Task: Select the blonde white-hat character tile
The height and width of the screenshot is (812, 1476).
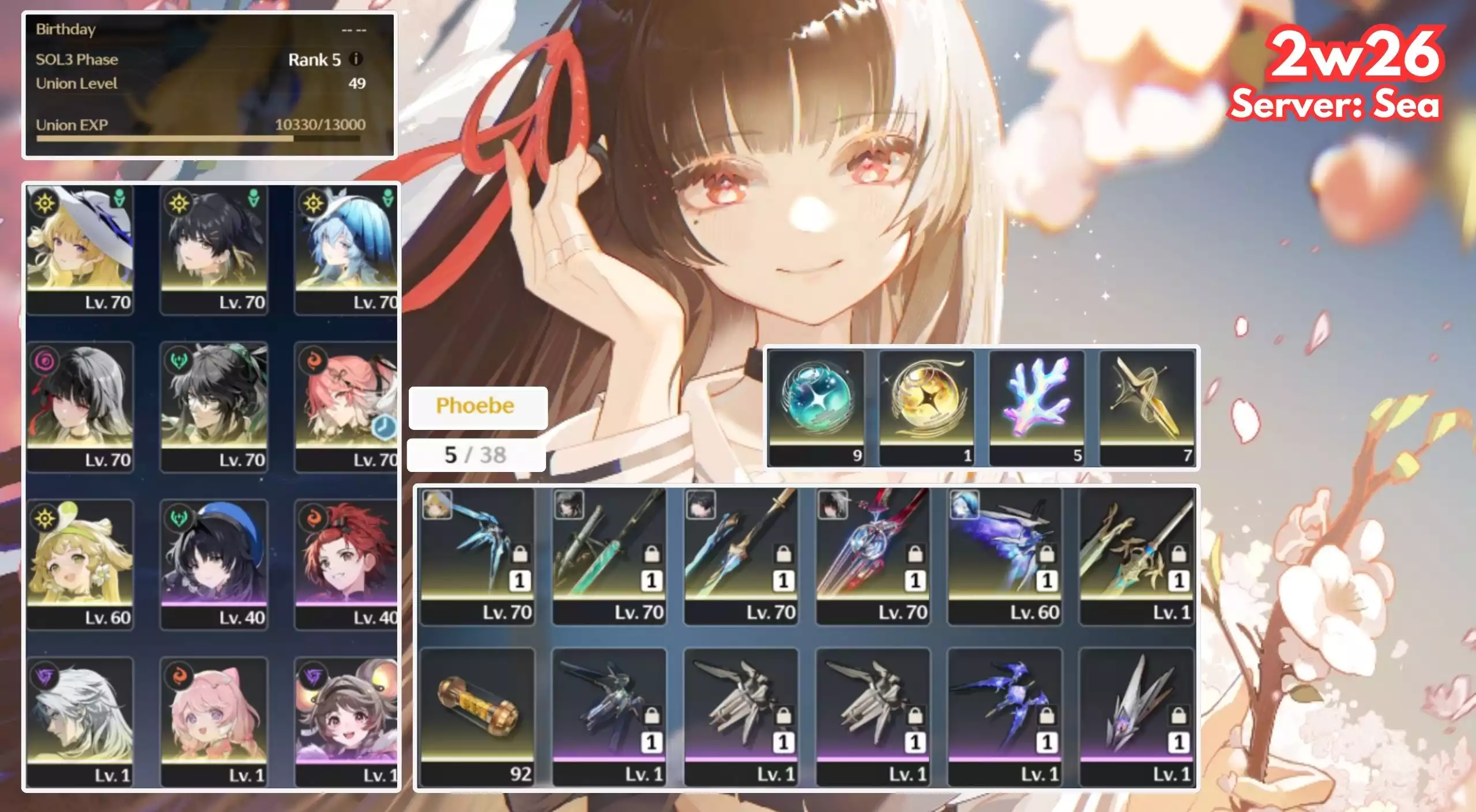Action: click(x=80, y=249)
